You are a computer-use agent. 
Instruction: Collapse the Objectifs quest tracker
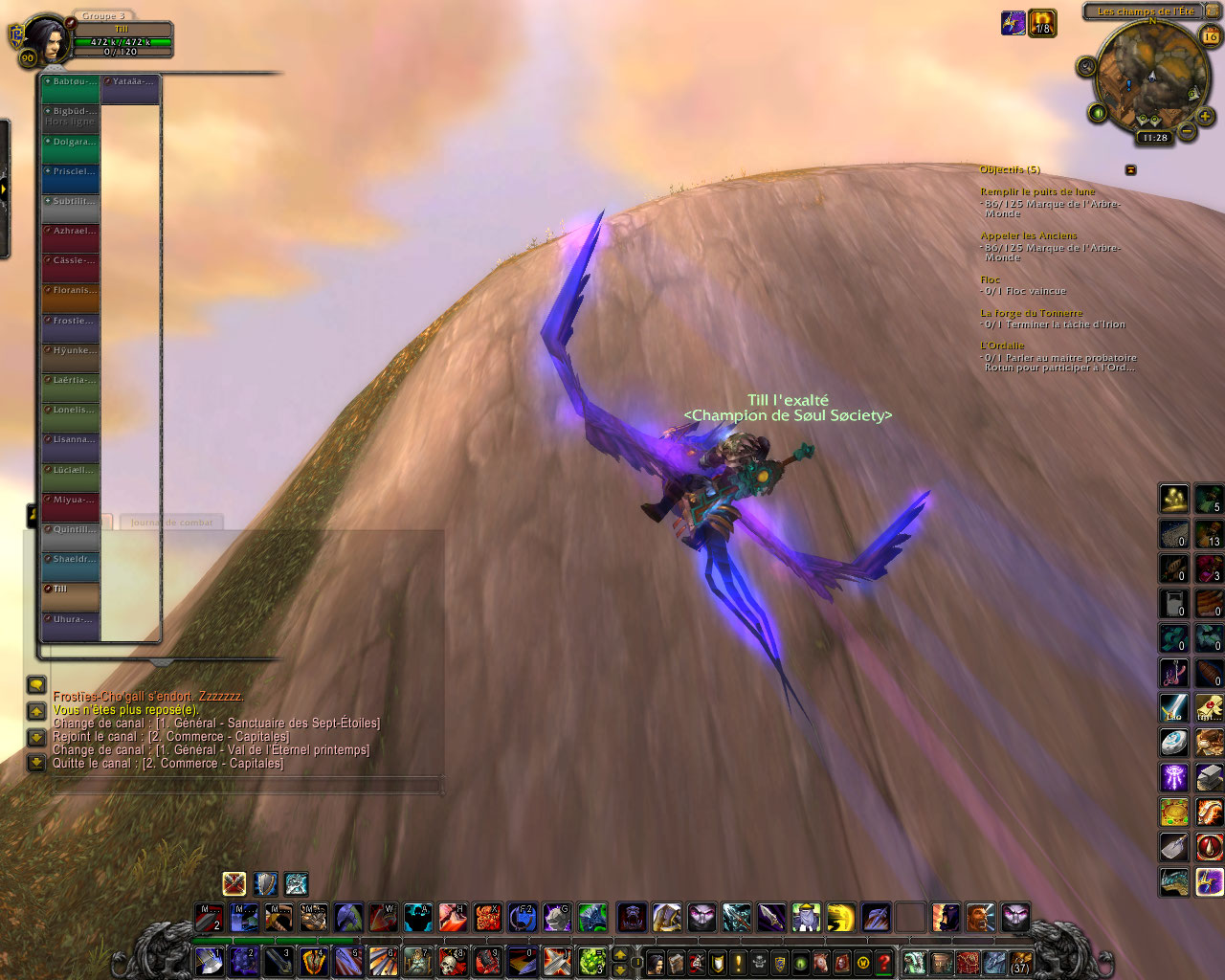(1130, 169)
